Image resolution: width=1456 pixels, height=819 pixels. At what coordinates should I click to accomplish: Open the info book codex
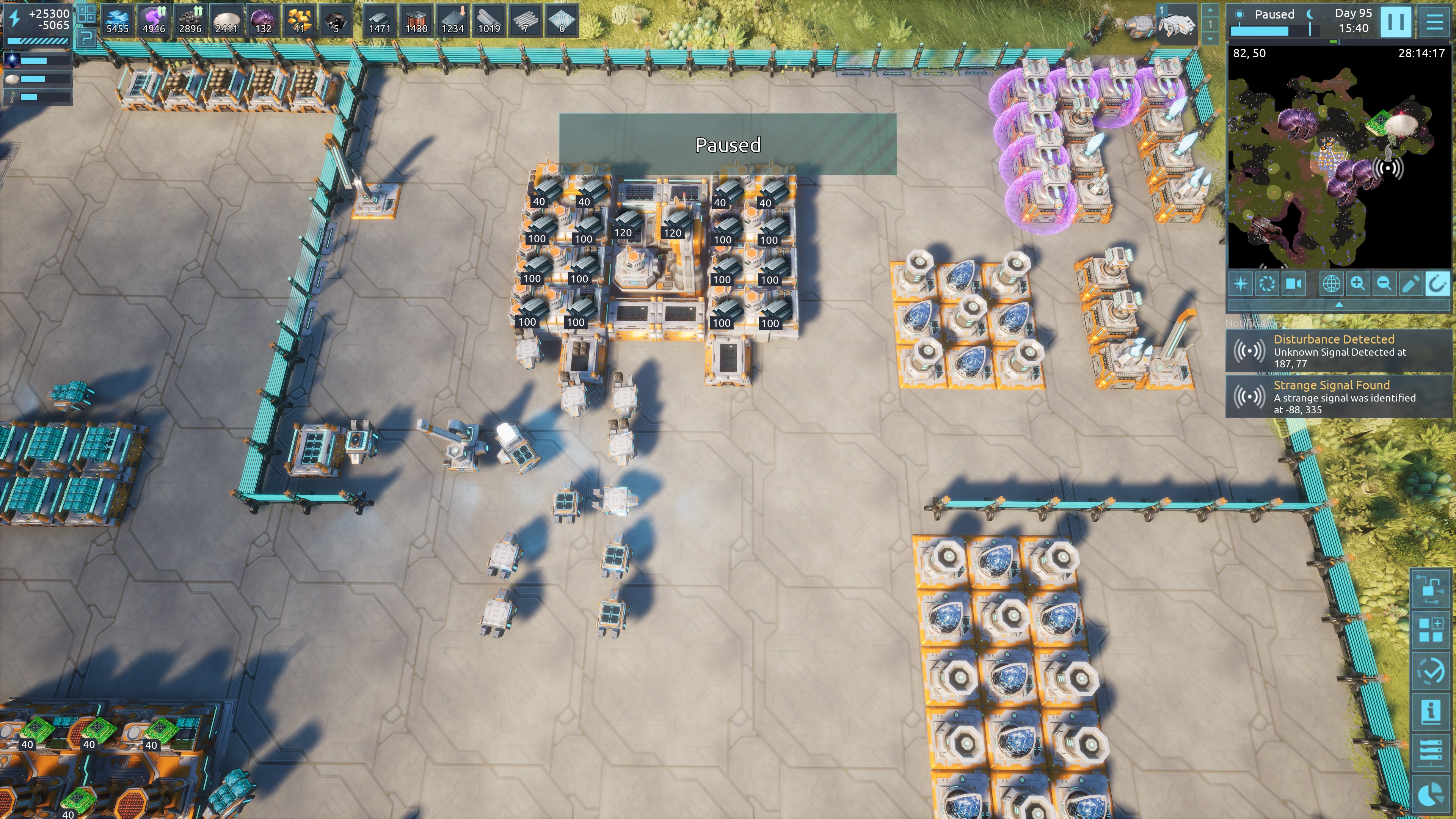click(x=1431, y=711)
